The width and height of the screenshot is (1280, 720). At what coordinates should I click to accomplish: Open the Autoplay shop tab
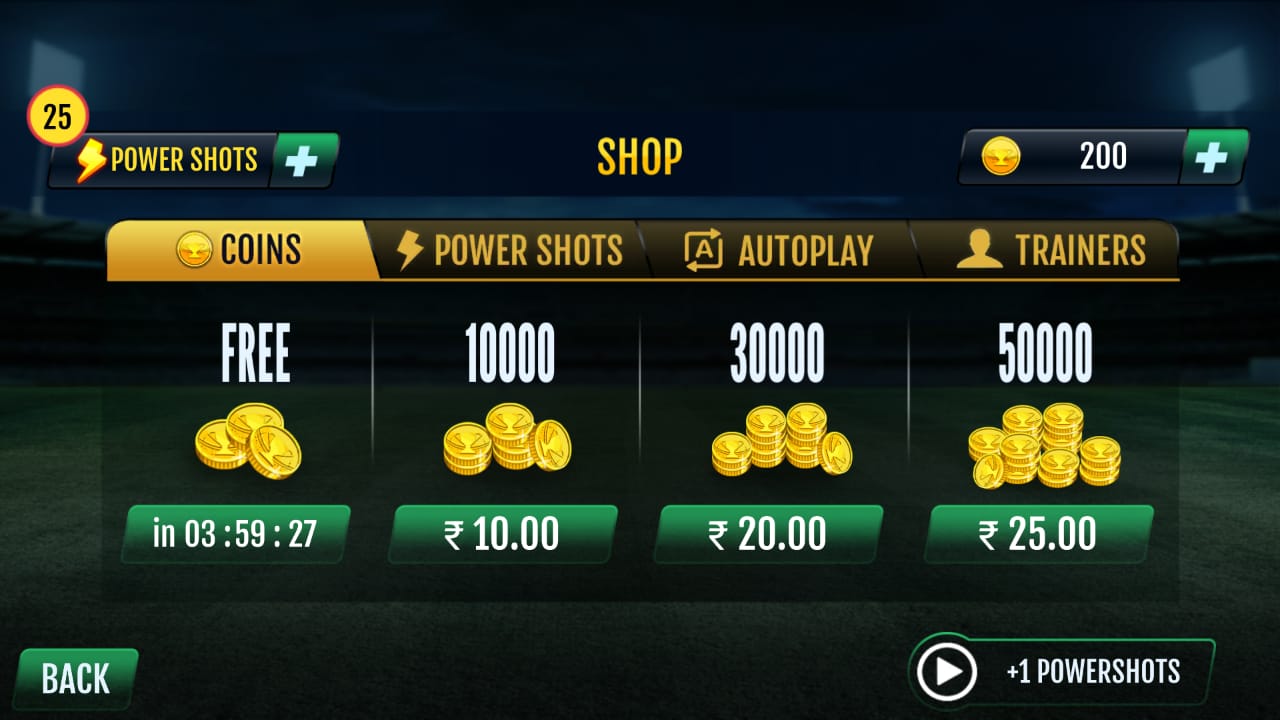(778, 250)
